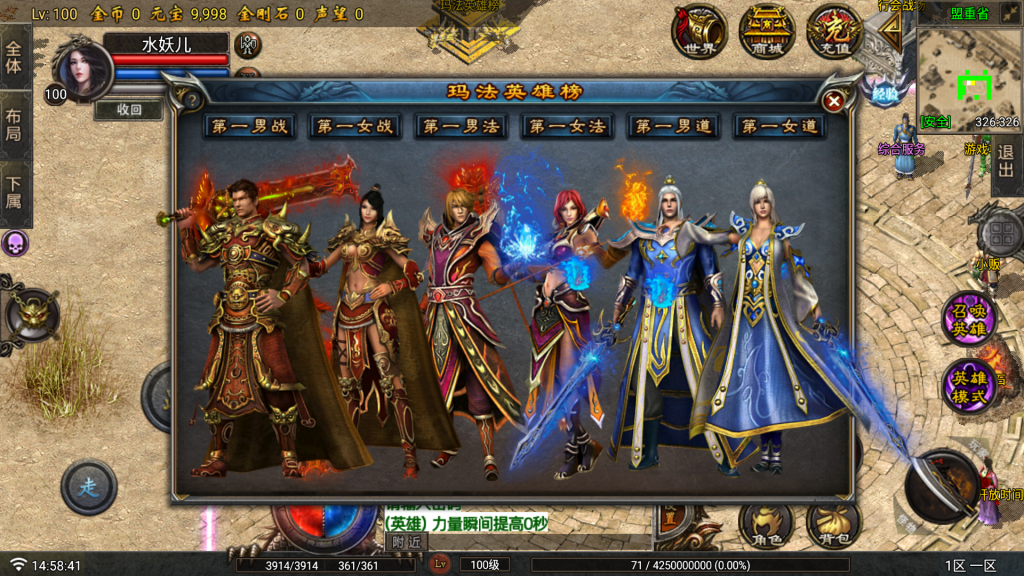Show the 第一女法 ranking tab
The width and height of the screenshot is (1024, 576).
point(567,127)
